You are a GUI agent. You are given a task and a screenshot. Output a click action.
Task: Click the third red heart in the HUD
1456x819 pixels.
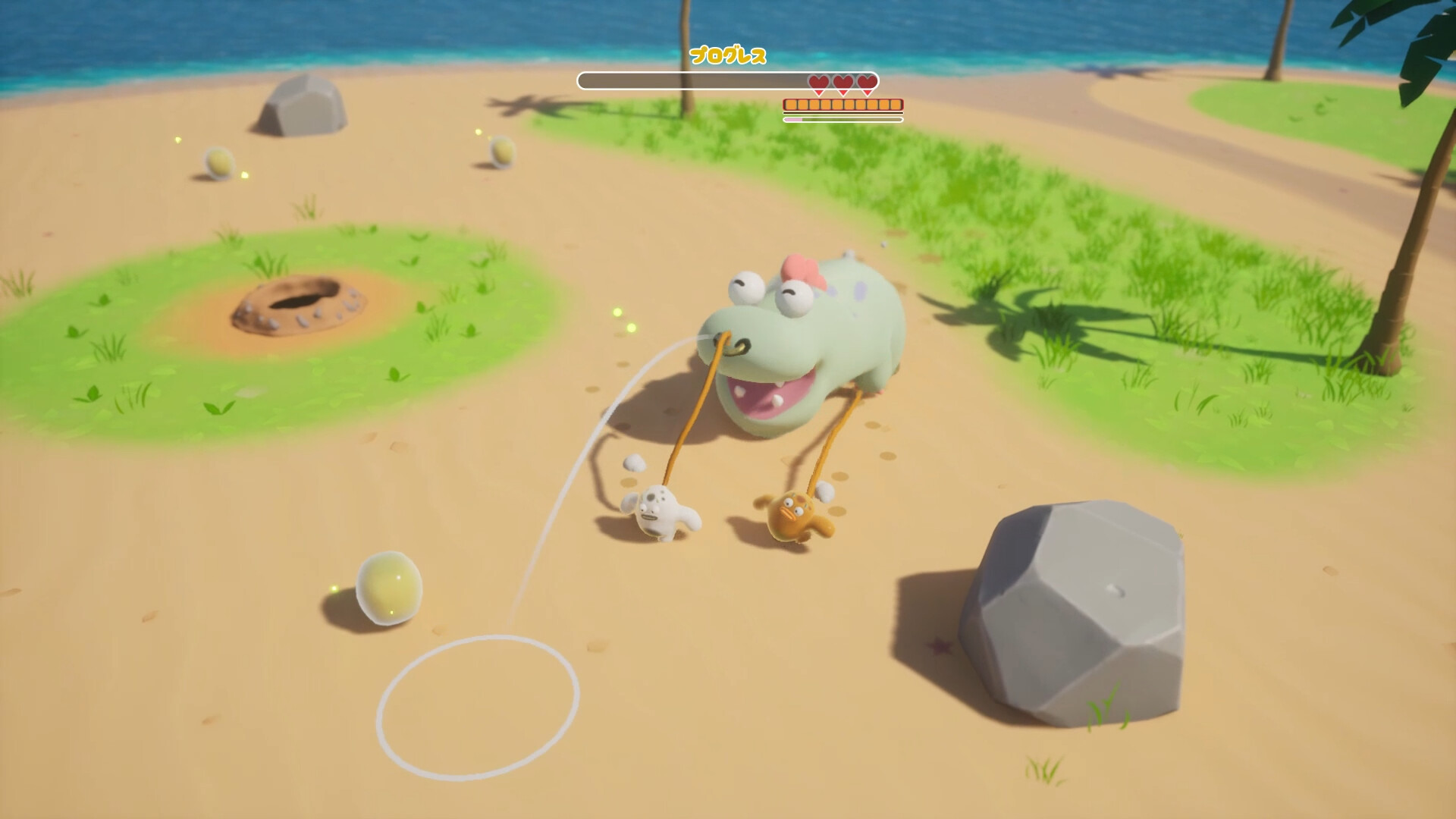[x=864, y=83]
